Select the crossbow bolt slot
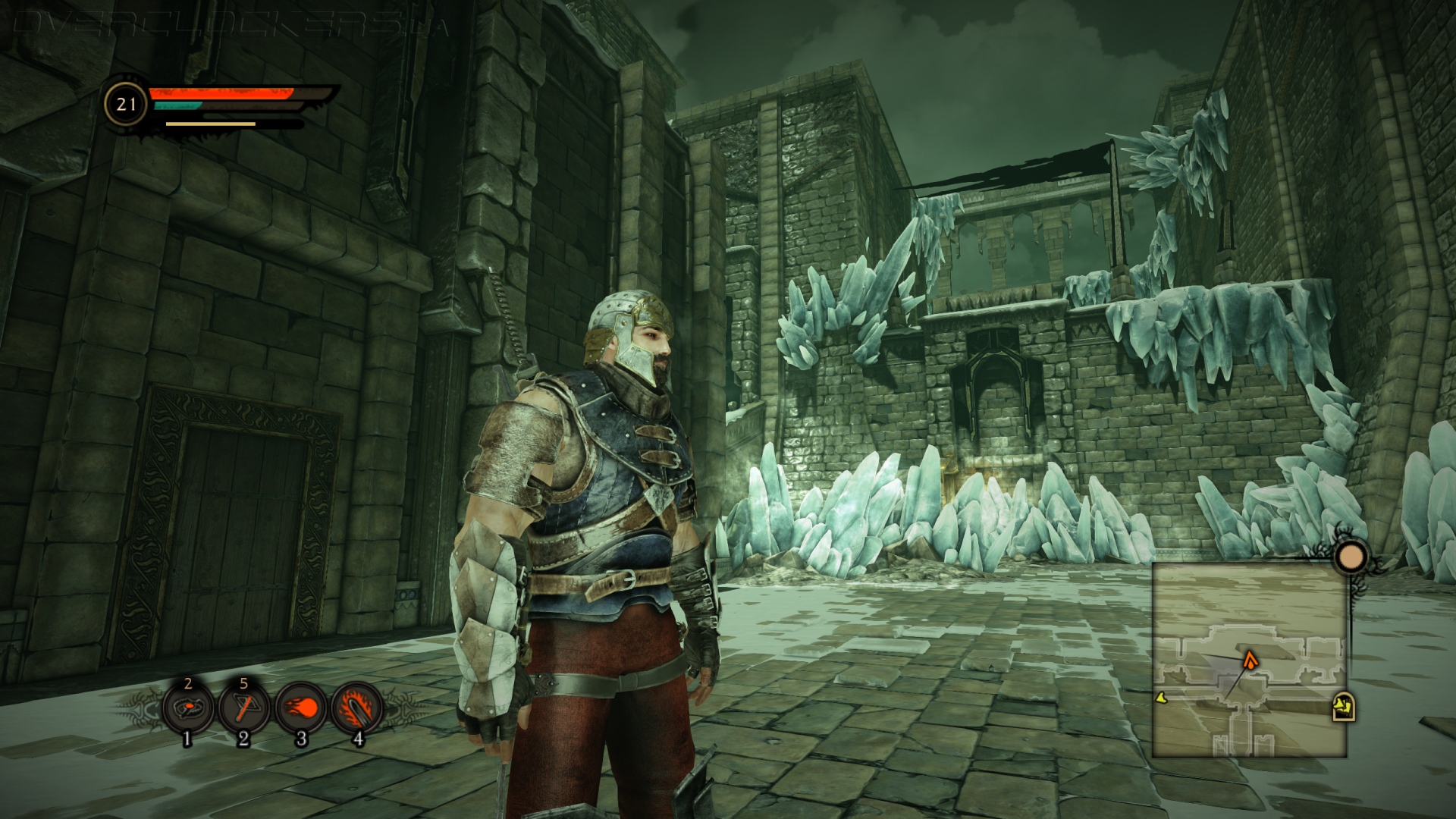The height and width of the screenshot is (819, 1456). (x=243, y=709)
